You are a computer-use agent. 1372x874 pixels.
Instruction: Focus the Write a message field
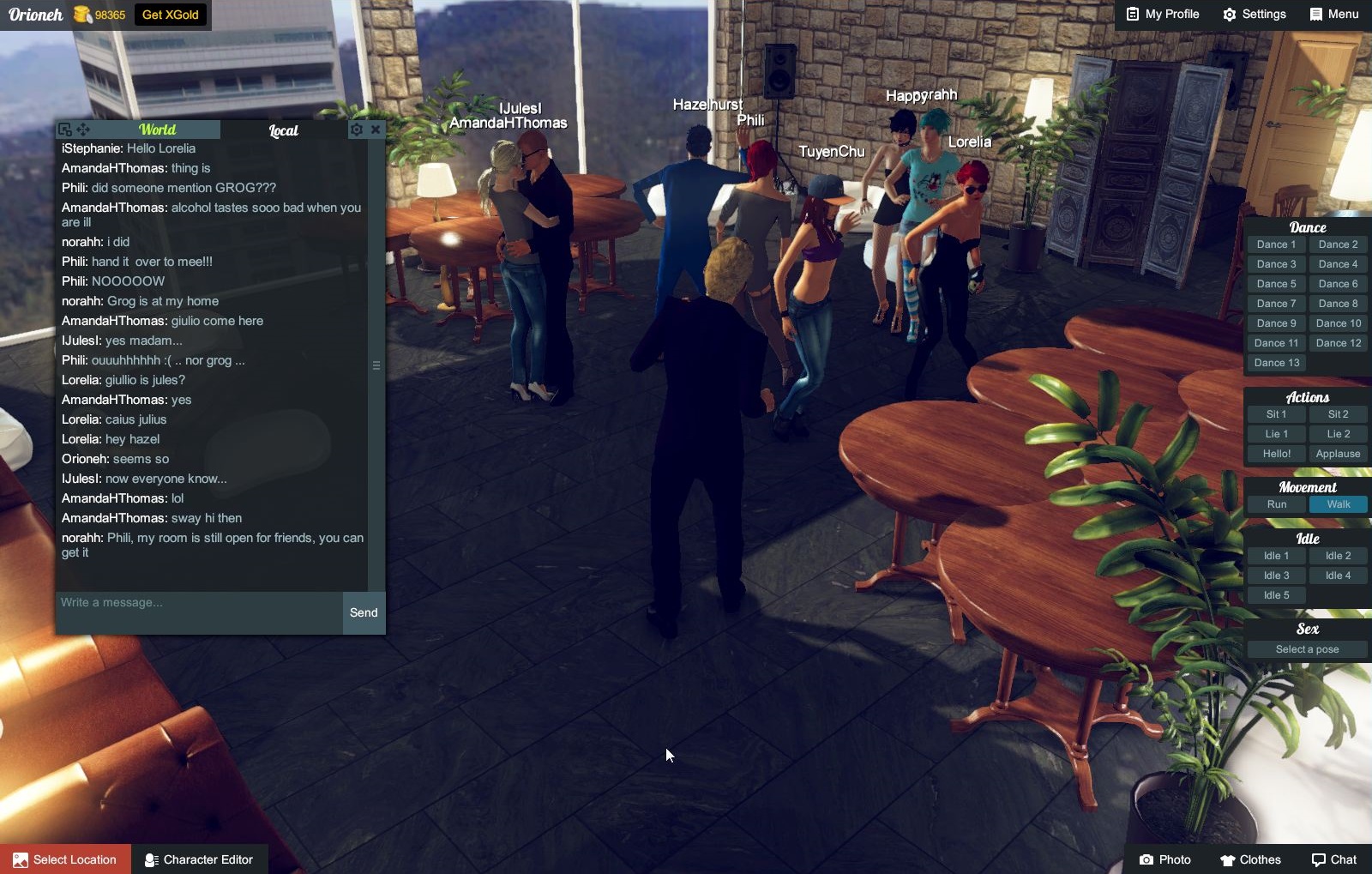coord(199,603)
